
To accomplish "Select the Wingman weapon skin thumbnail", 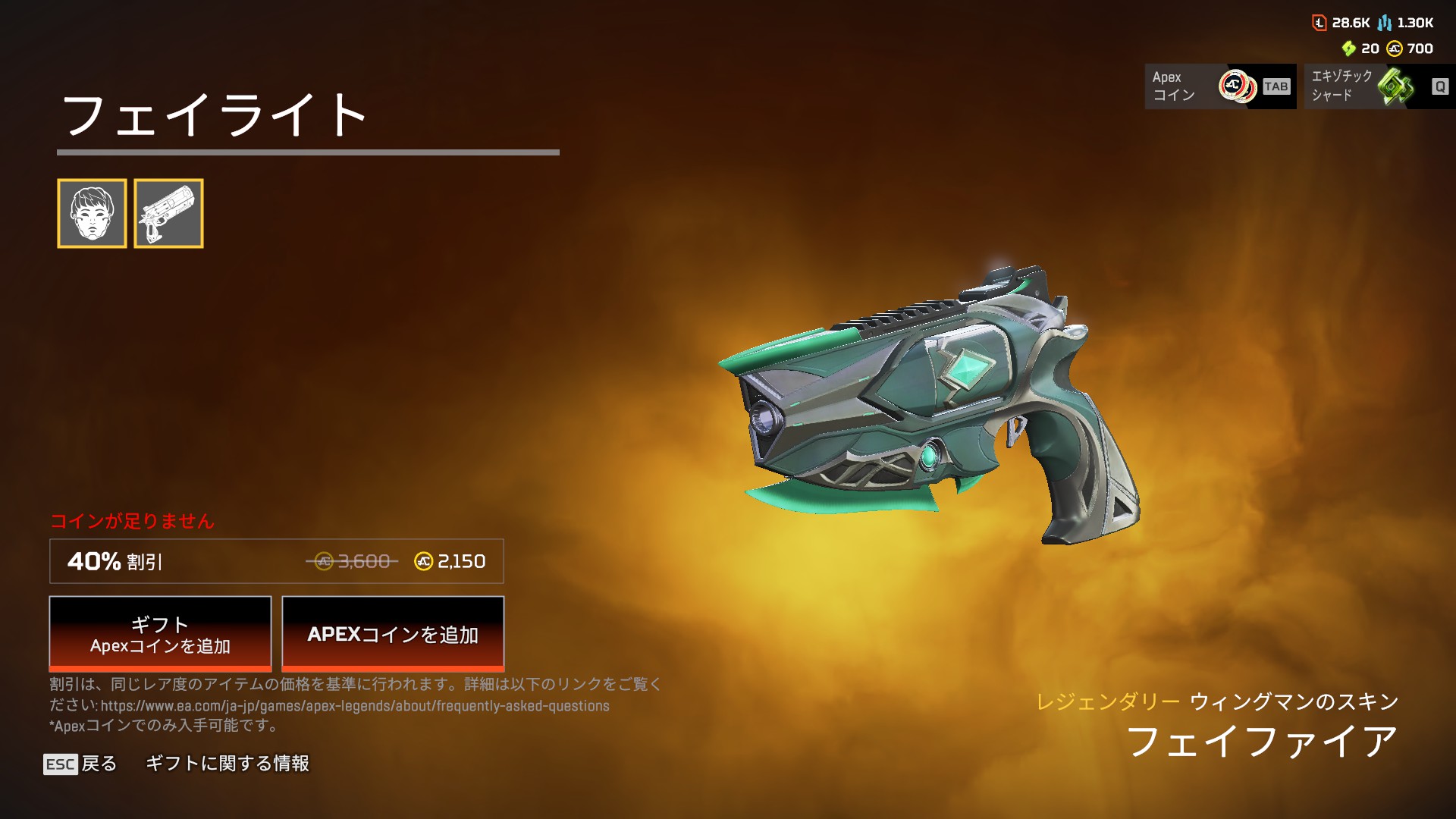I will (x=168, y=214).
